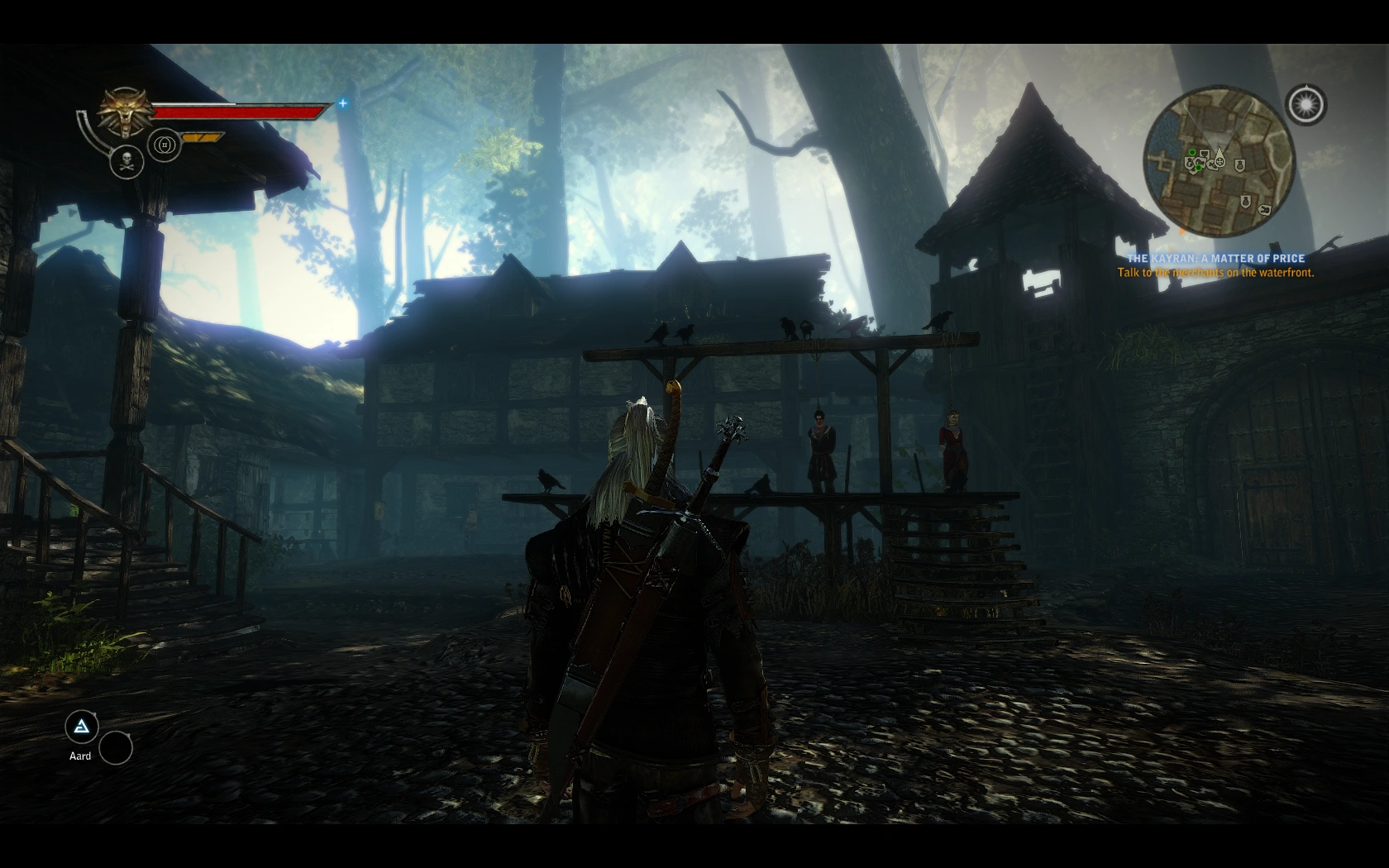Click the orange tracking arrow below minimap

click(1182, 231)
